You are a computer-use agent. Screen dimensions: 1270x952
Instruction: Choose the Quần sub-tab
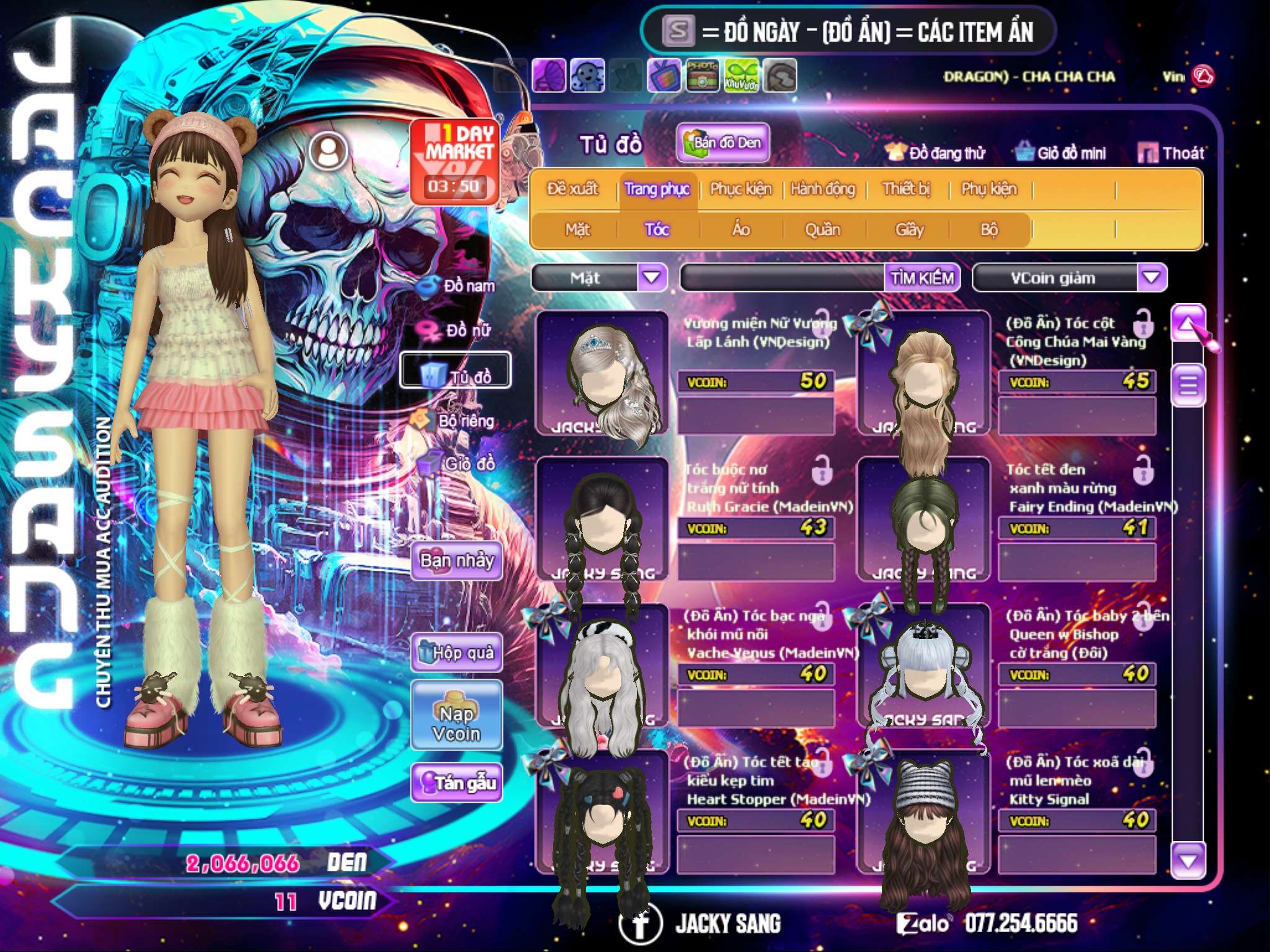tap(822, 230)
